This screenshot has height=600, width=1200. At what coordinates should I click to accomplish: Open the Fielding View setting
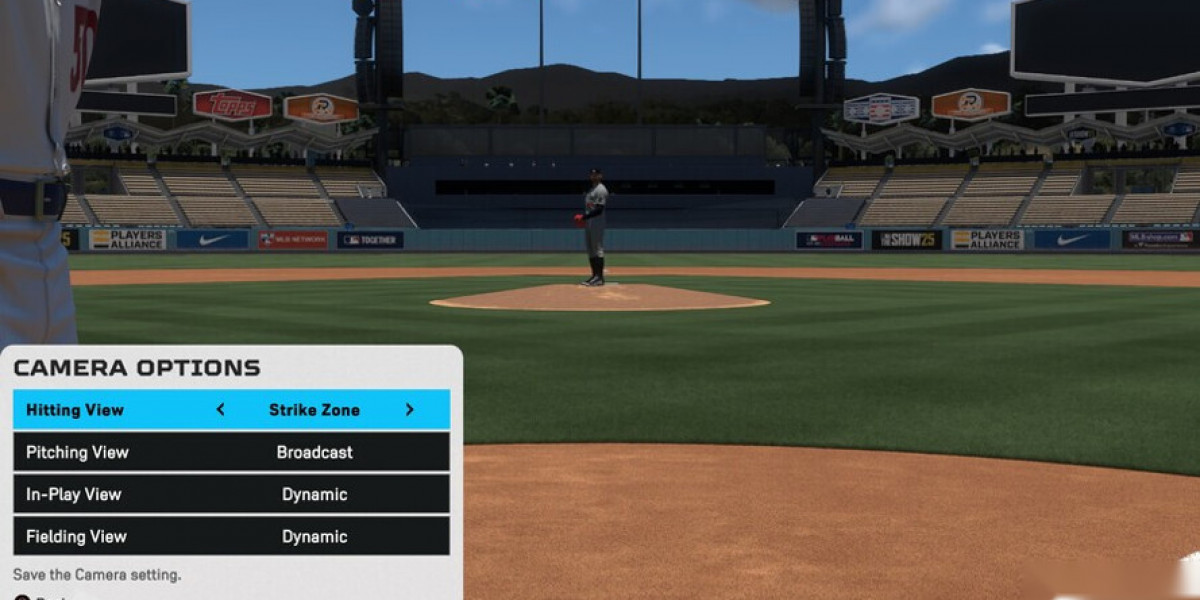(x=231, y=536)
